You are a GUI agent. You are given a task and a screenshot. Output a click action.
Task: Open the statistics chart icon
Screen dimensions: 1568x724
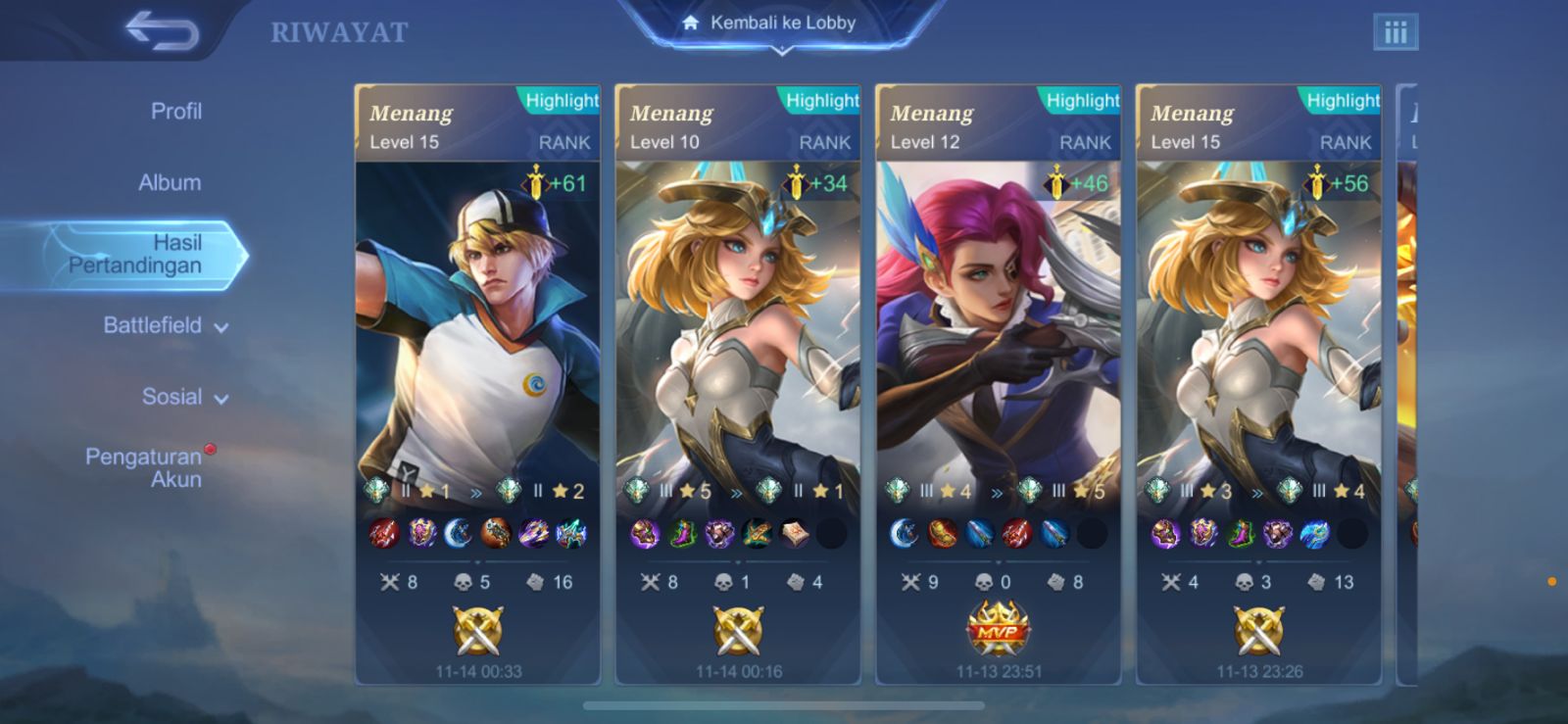tap(1395, 32)
